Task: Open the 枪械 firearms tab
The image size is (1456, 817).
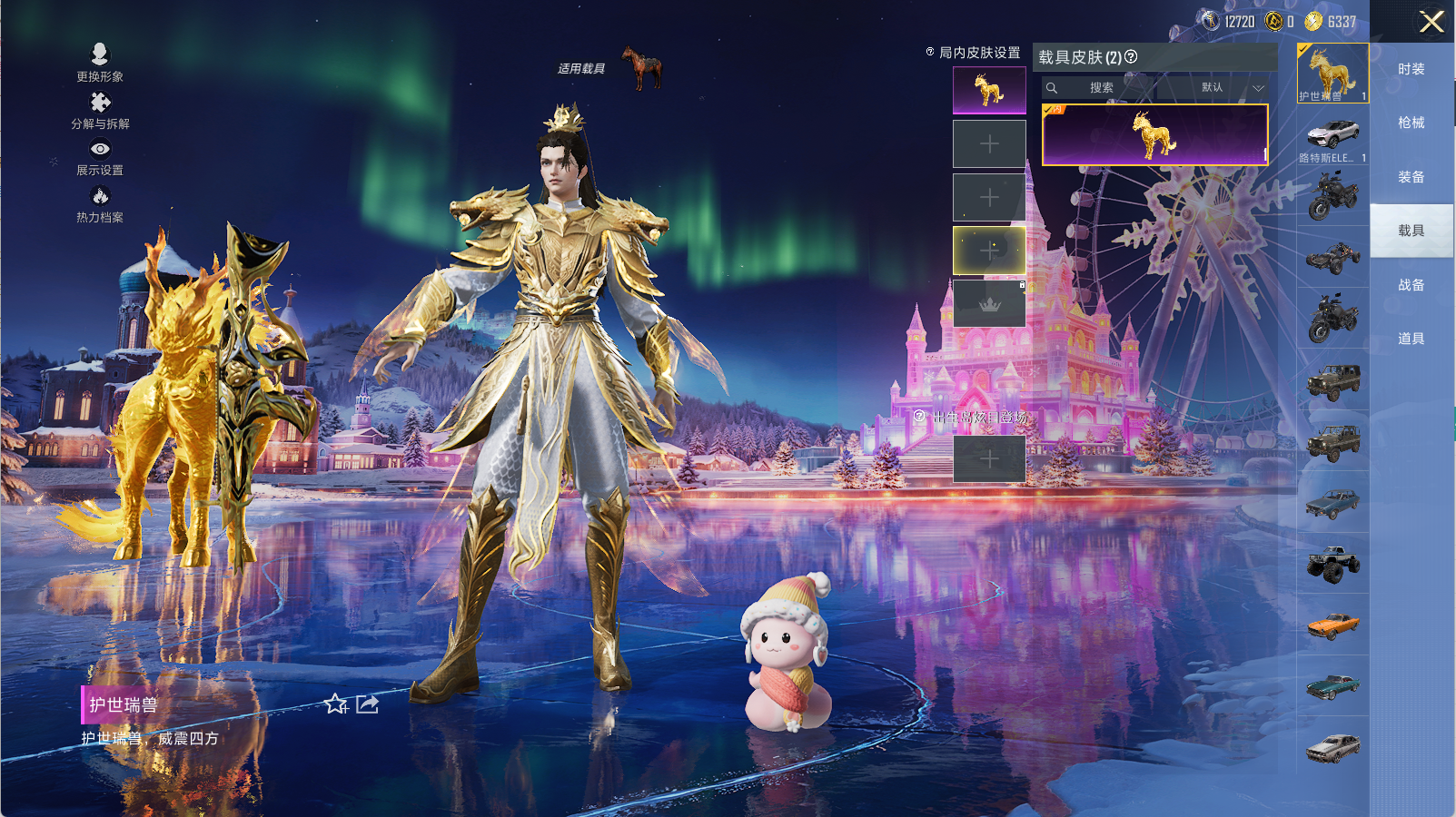Action: [x=1411, y=123]
